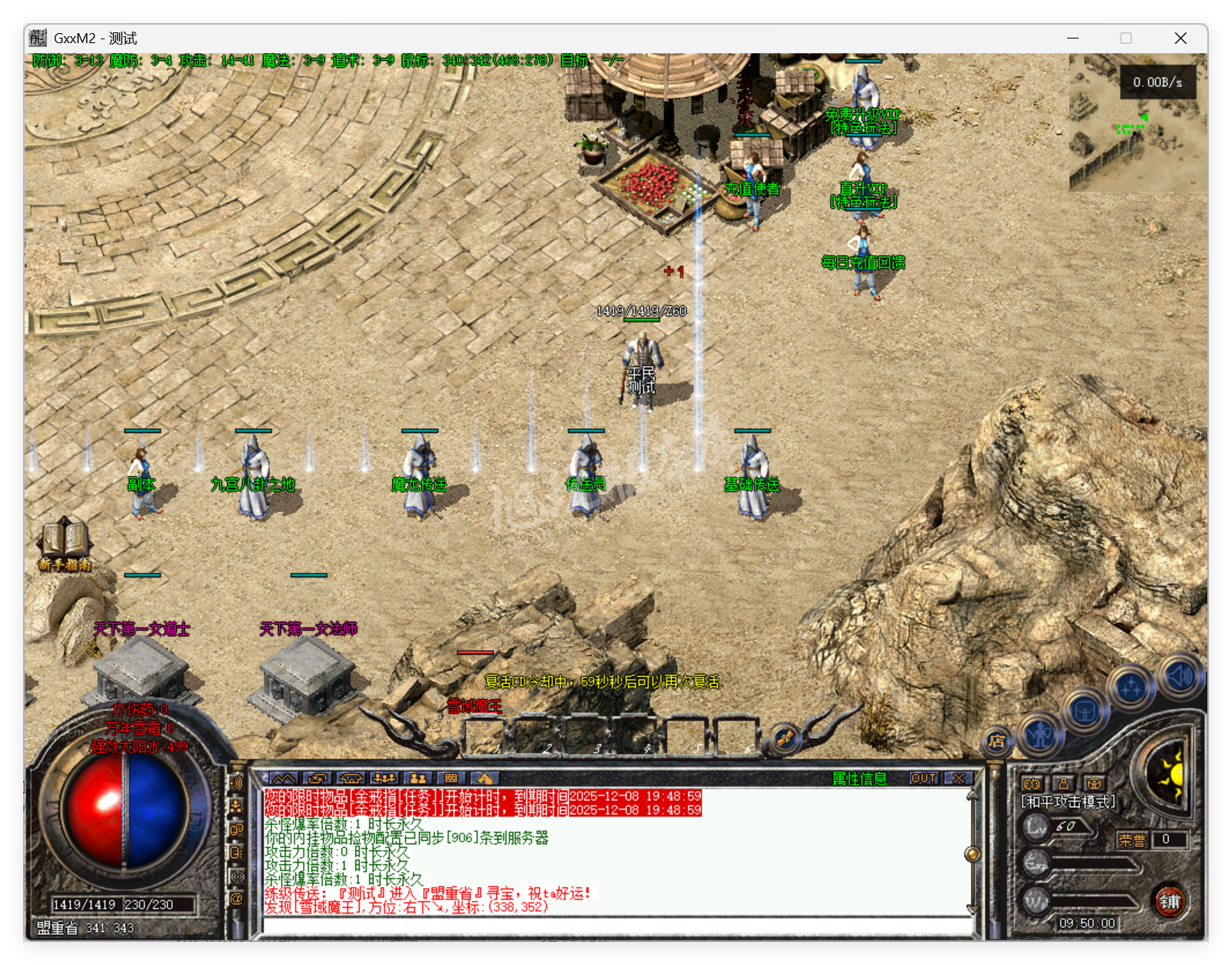1232x965 pixels.
Task: Open the sound settings circular icon
Action: click(x=1180, y=677)
